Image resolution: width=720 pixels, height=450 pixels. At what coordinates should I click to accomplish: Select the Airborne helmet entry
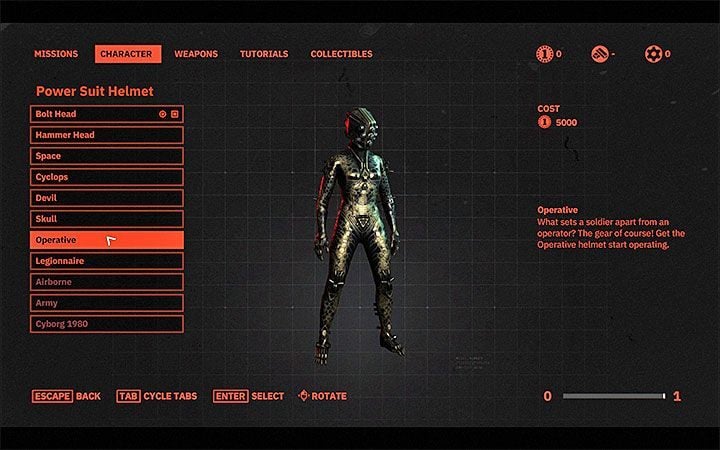(x=106, y=282)
